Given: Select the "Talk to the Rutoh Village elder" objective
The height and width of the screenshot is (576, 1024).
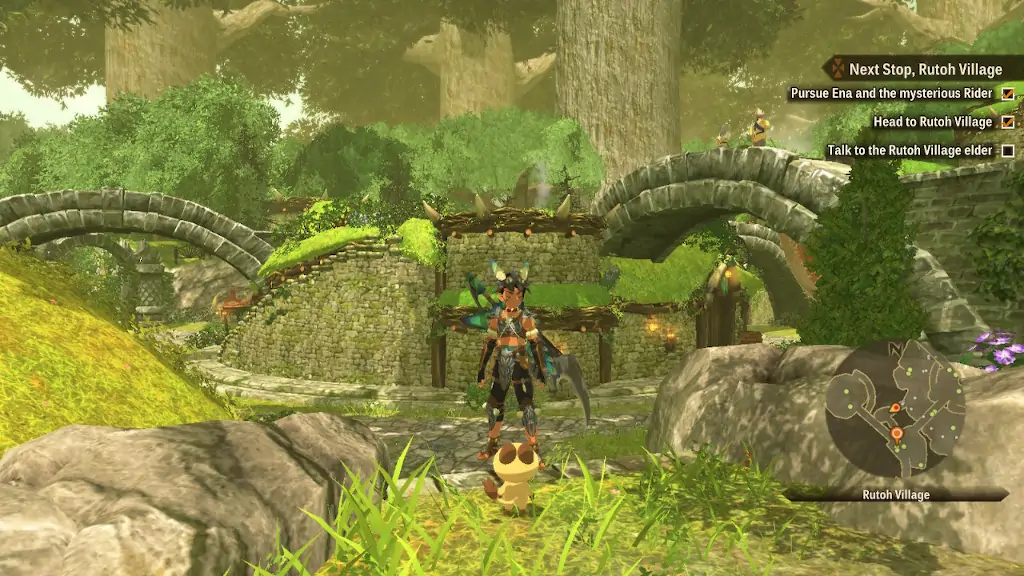Looking at the screenshot, I should click(910, 151).
